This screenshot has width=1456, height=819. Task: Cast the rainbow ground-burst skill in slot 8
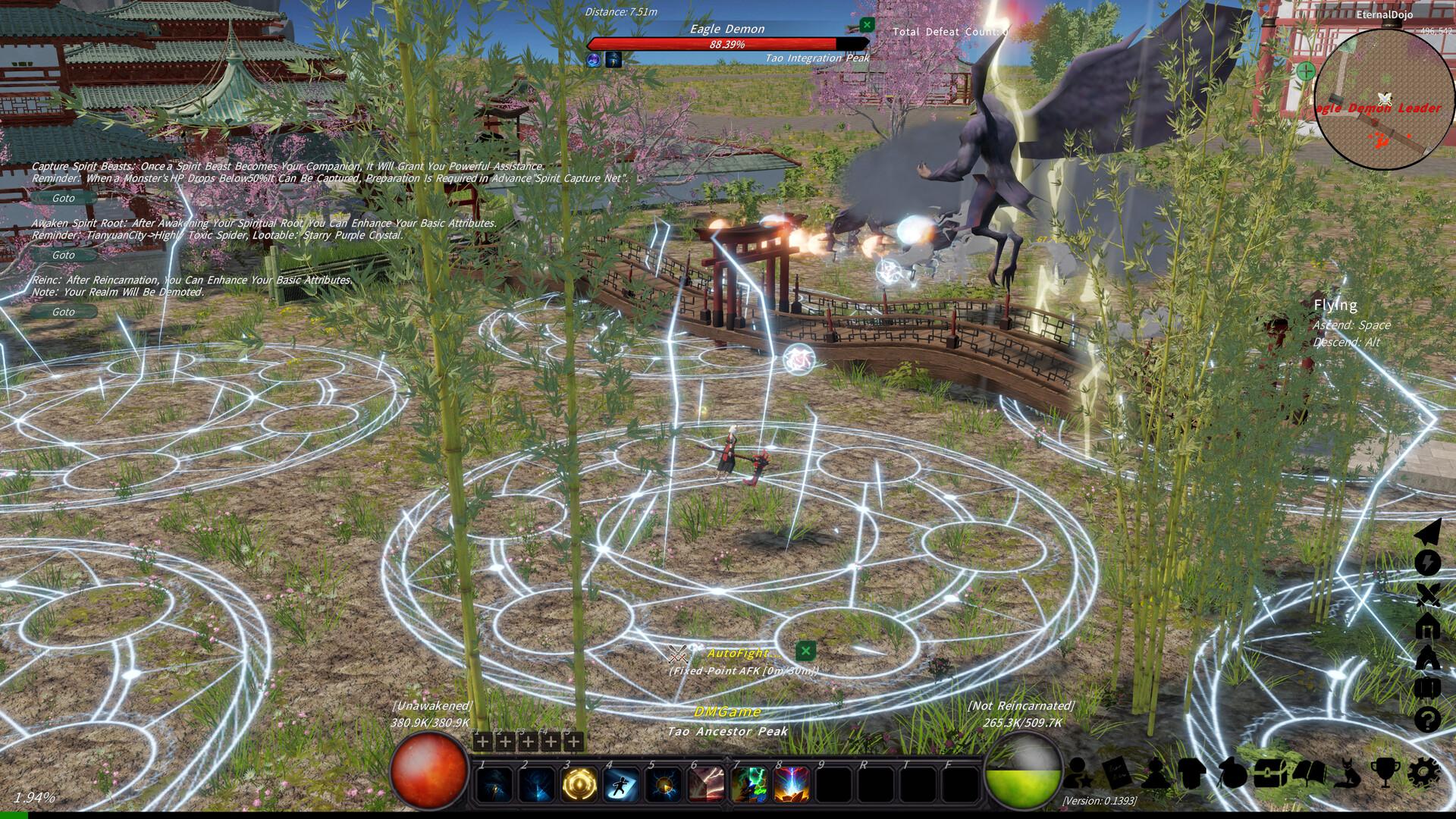(x=792, y=783)
